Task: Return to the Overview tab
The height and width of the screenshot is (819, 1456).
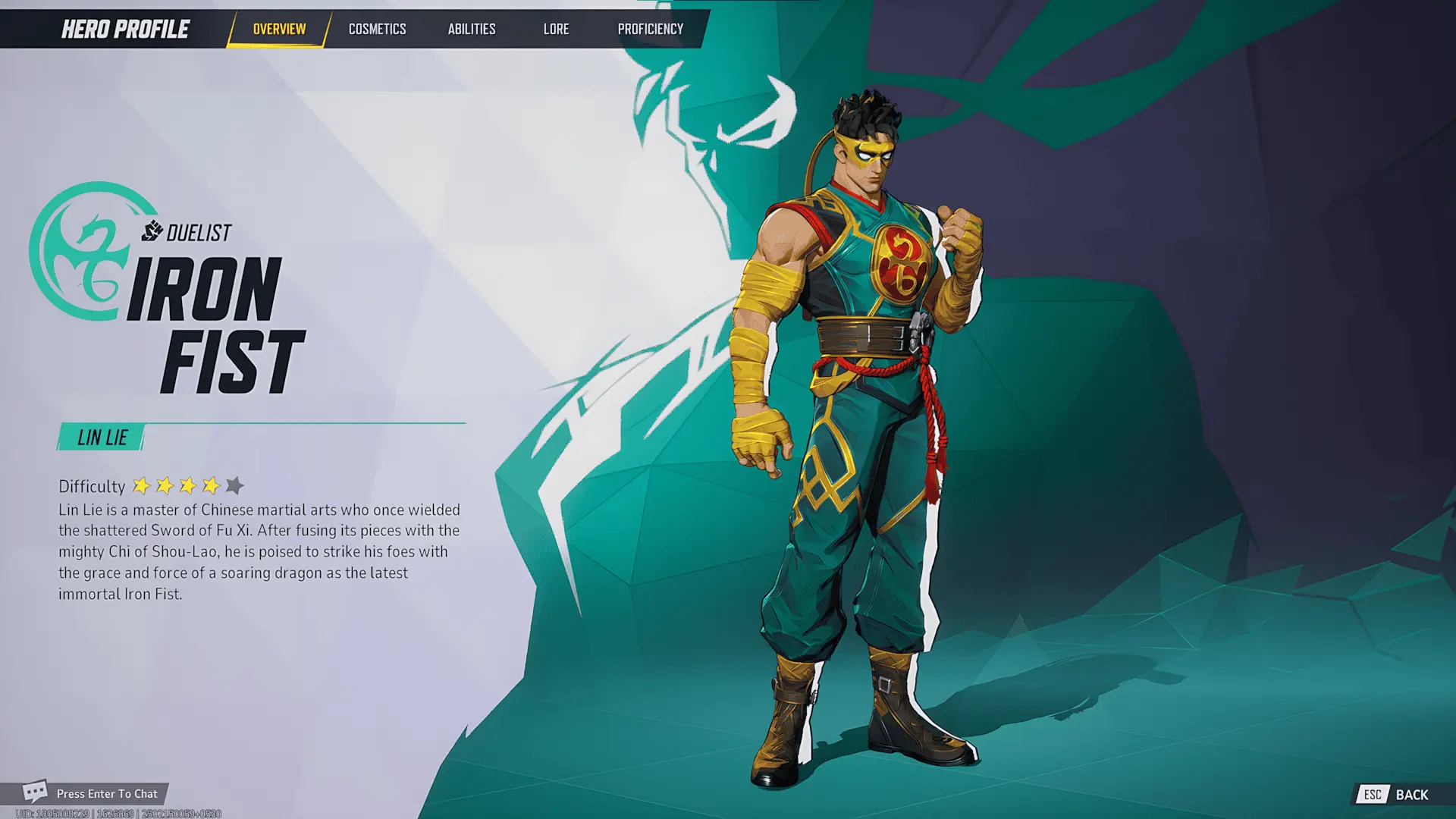Action: pyautogui.click(x=278, y=29)
